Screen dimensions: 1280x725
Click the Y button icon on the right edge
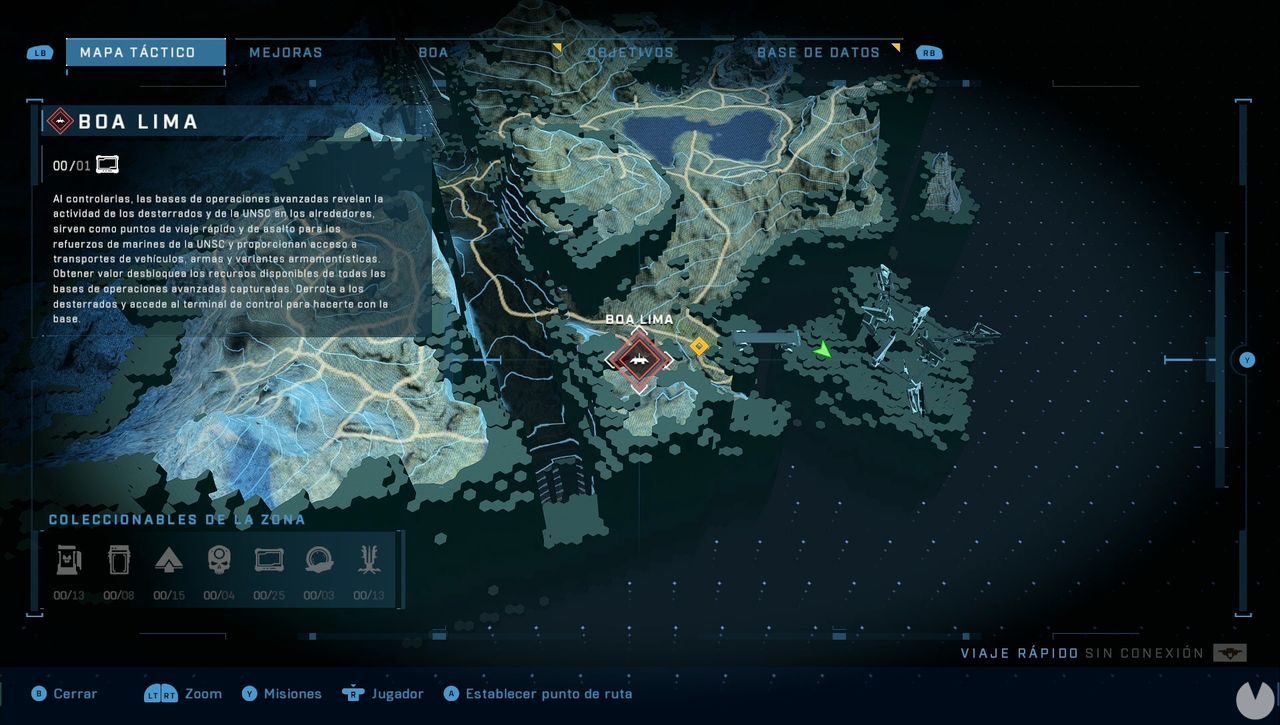pyautogui.click(x=1245, y=360)
